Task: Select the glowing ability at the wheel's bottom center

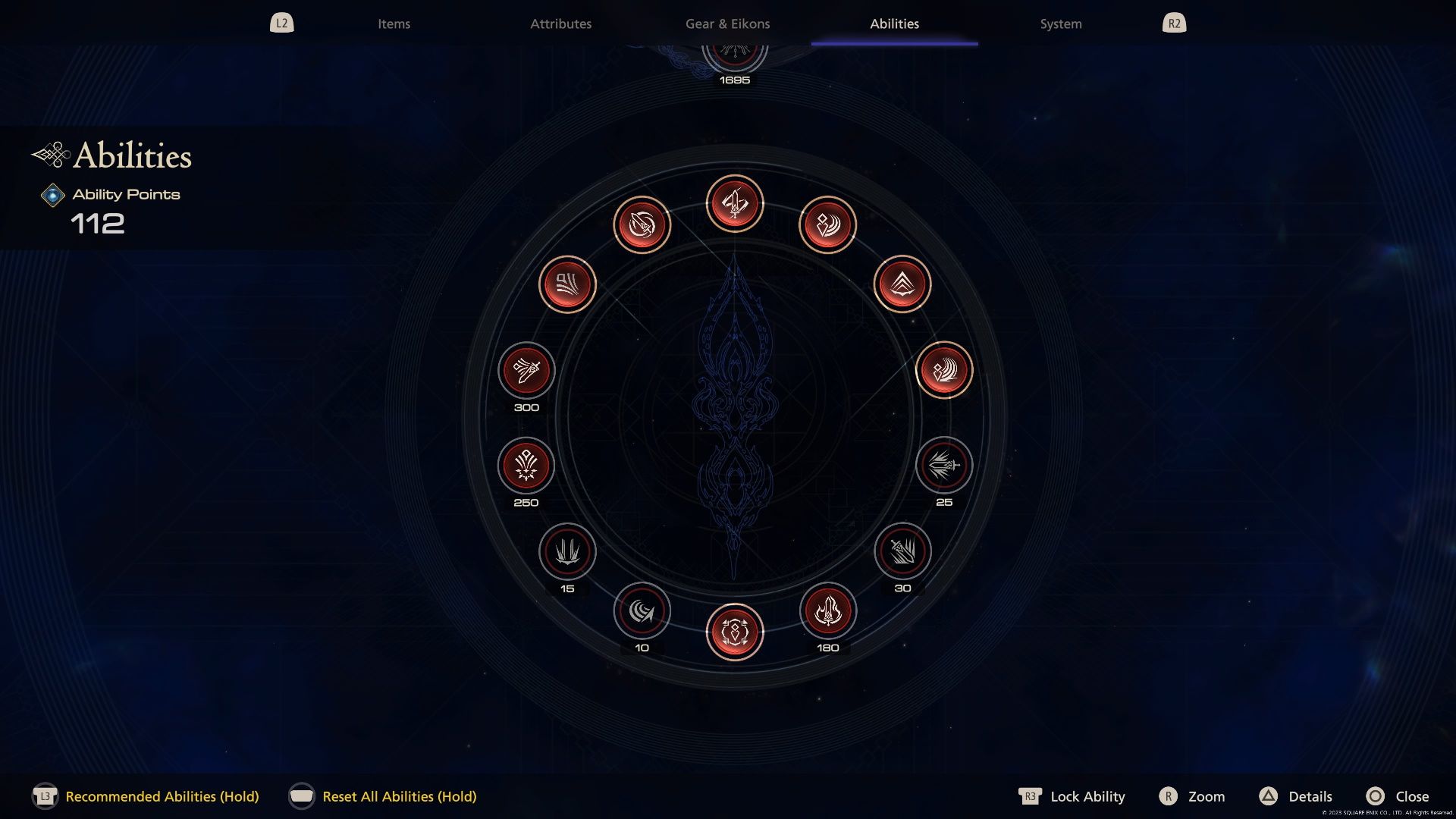Action: [x=734, y=632]
